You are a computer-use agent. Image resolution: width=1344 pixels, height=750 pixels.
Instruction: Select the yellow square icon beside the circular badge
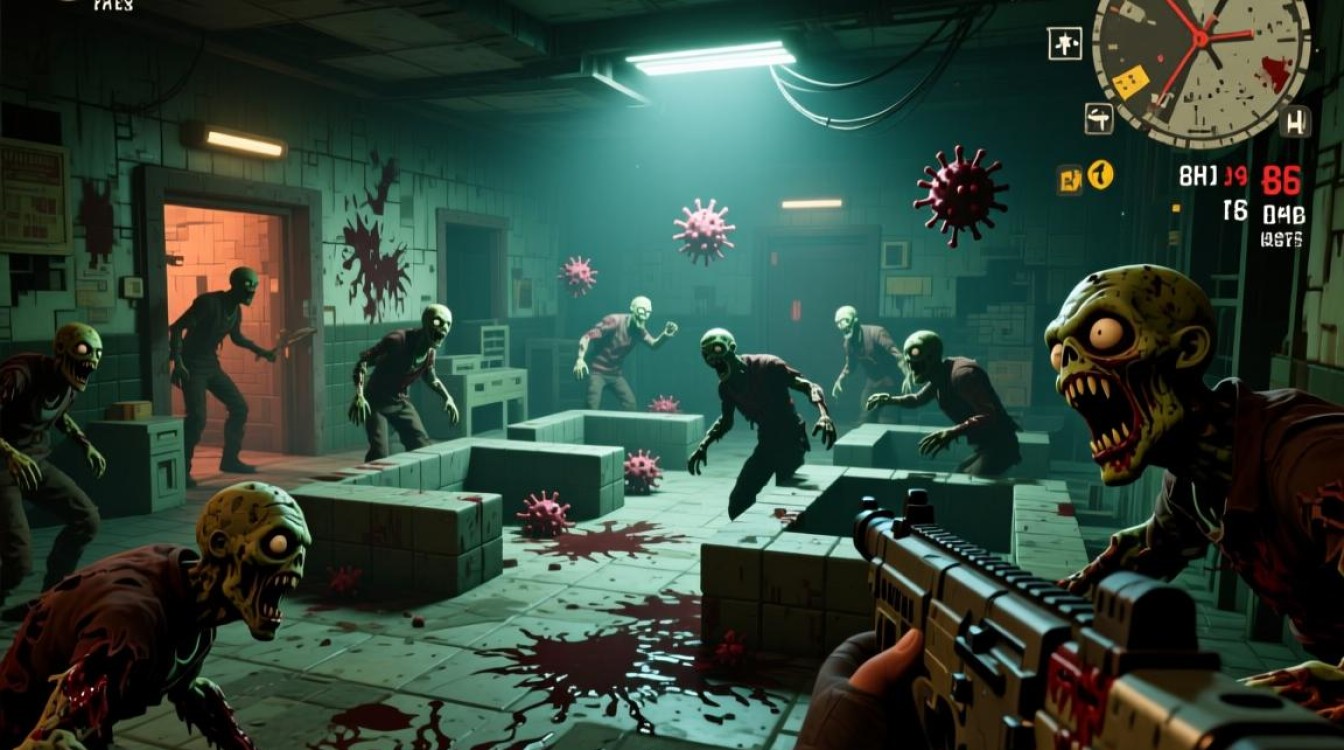[x=1069, y=178]
